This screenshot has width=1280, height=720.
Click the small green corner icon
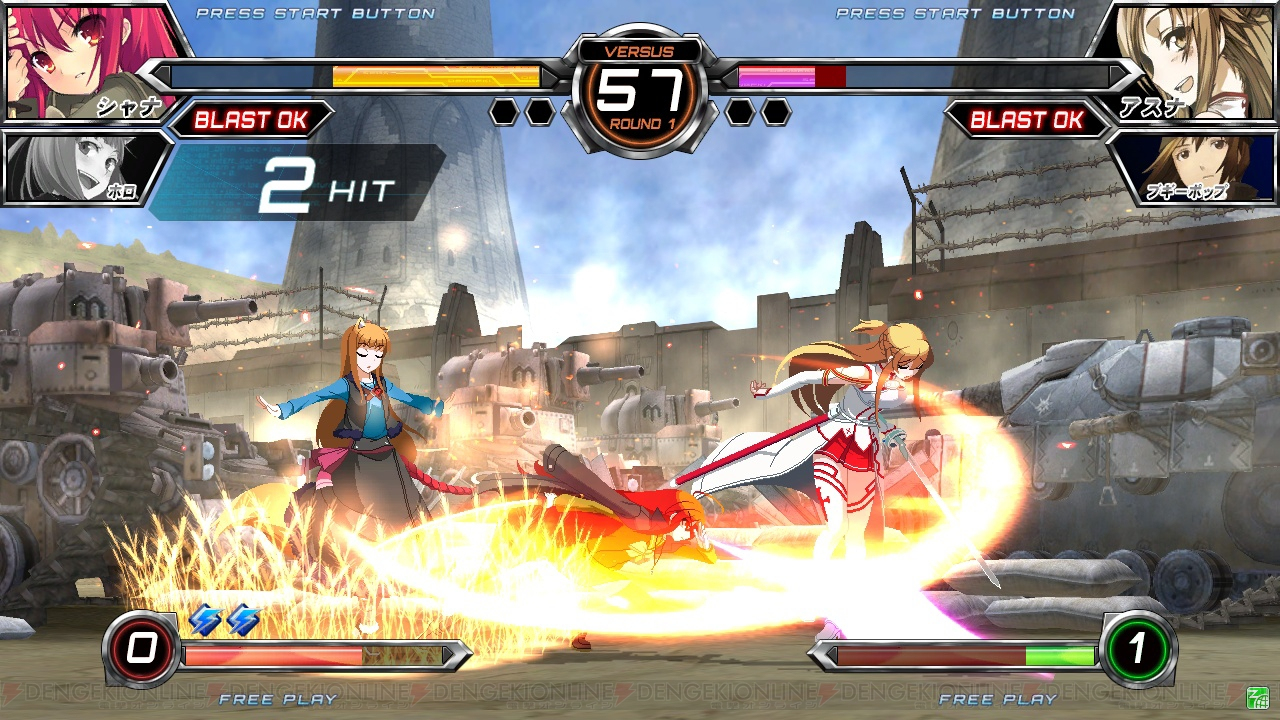(1258, 697)
